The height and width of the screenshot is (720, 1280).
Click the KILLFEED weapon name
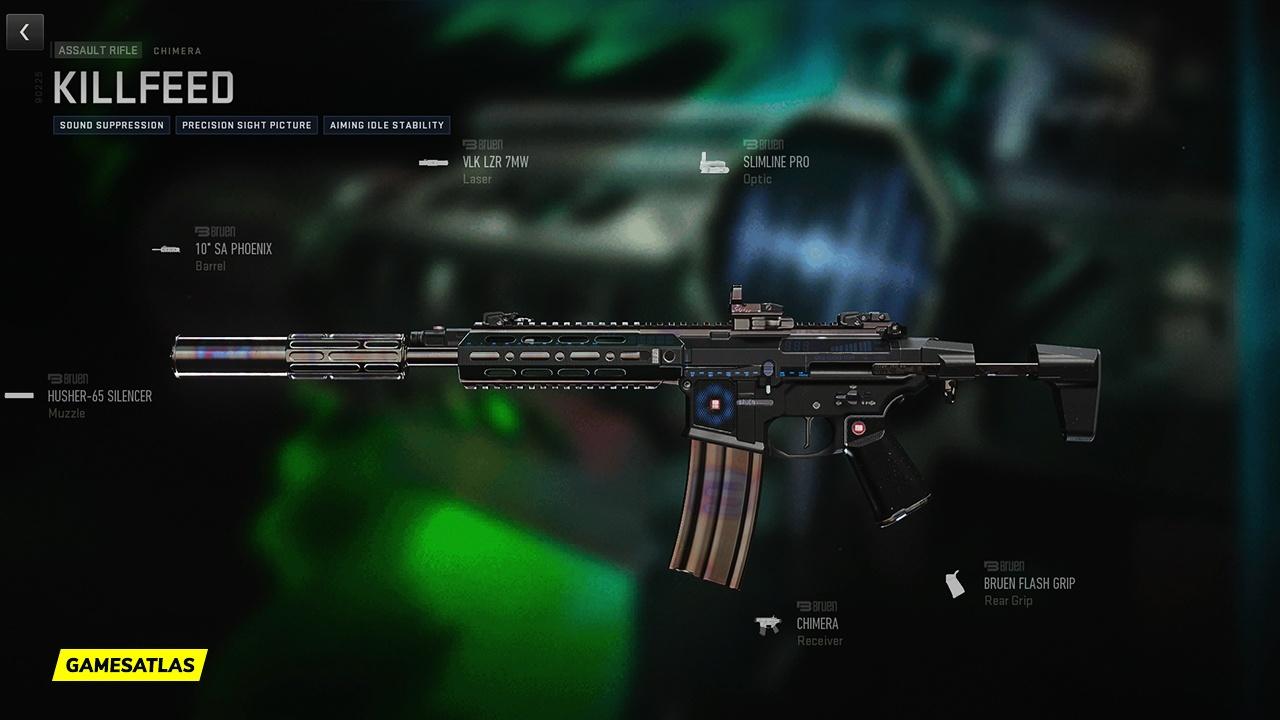[x=143, y=88]
